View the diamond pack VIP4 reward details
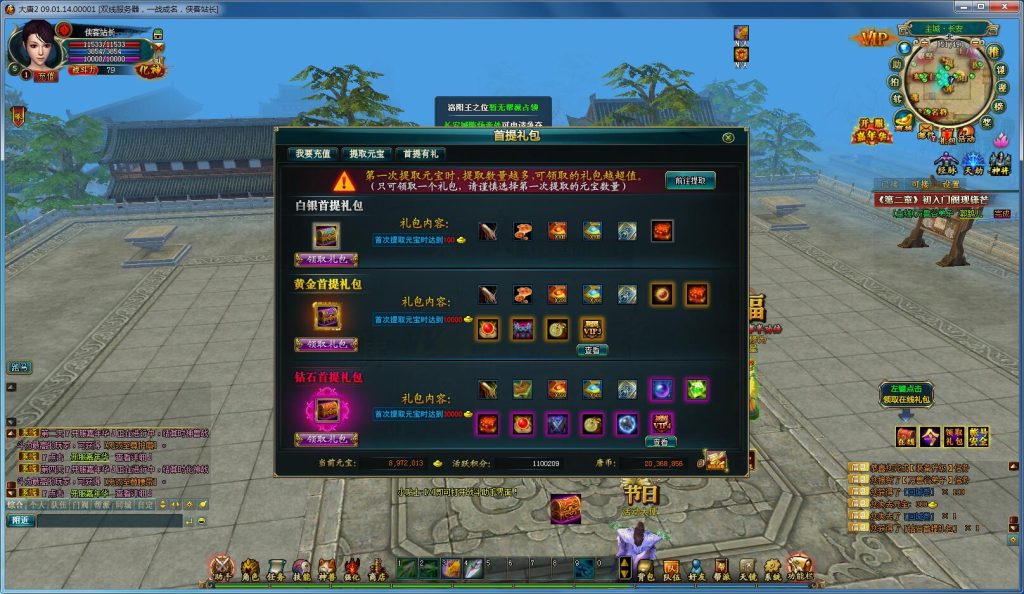 tap(660, 441)
